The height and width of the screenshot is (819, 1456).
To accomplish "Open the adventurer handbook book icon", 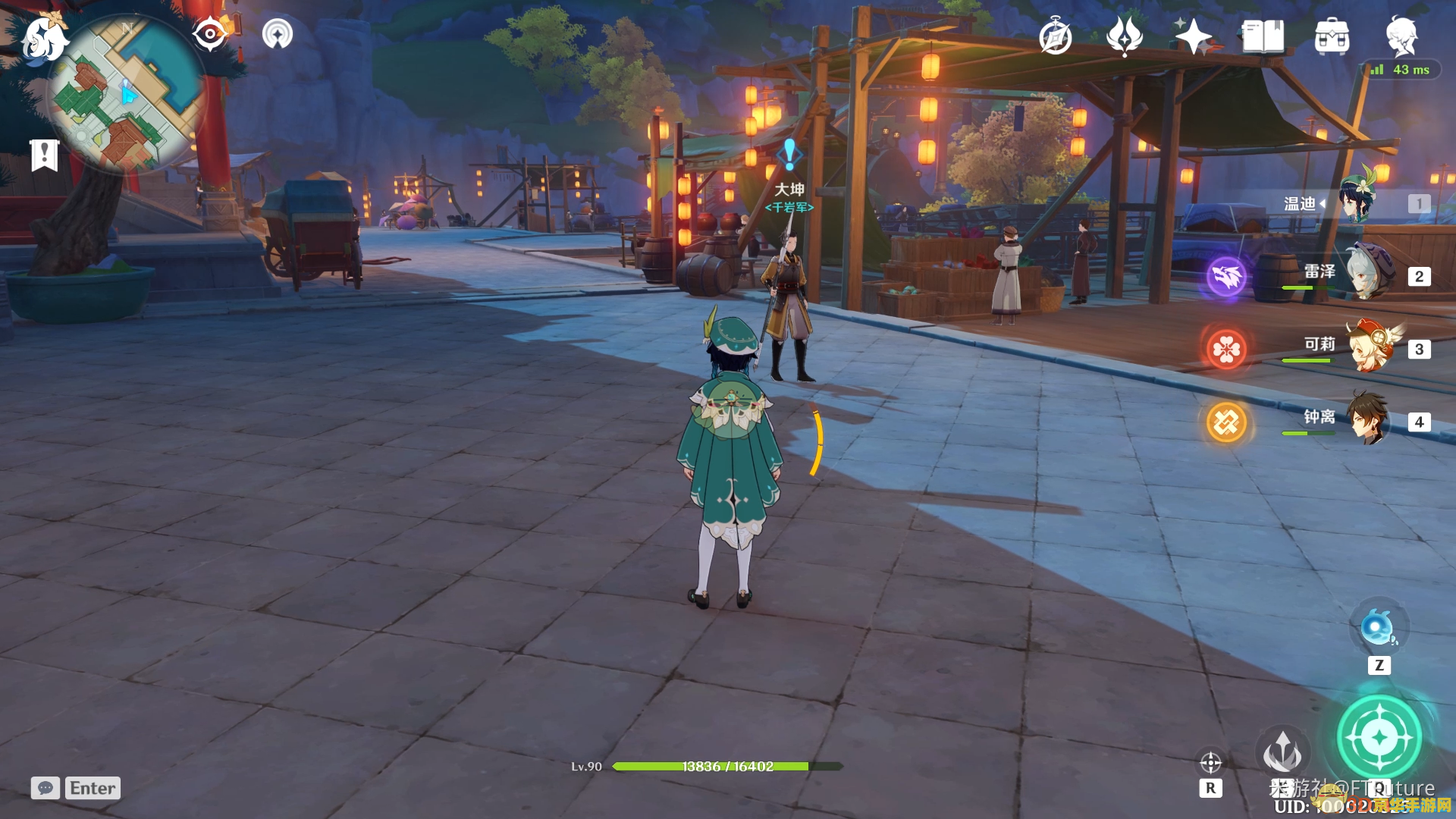I will click(1263, 36).
